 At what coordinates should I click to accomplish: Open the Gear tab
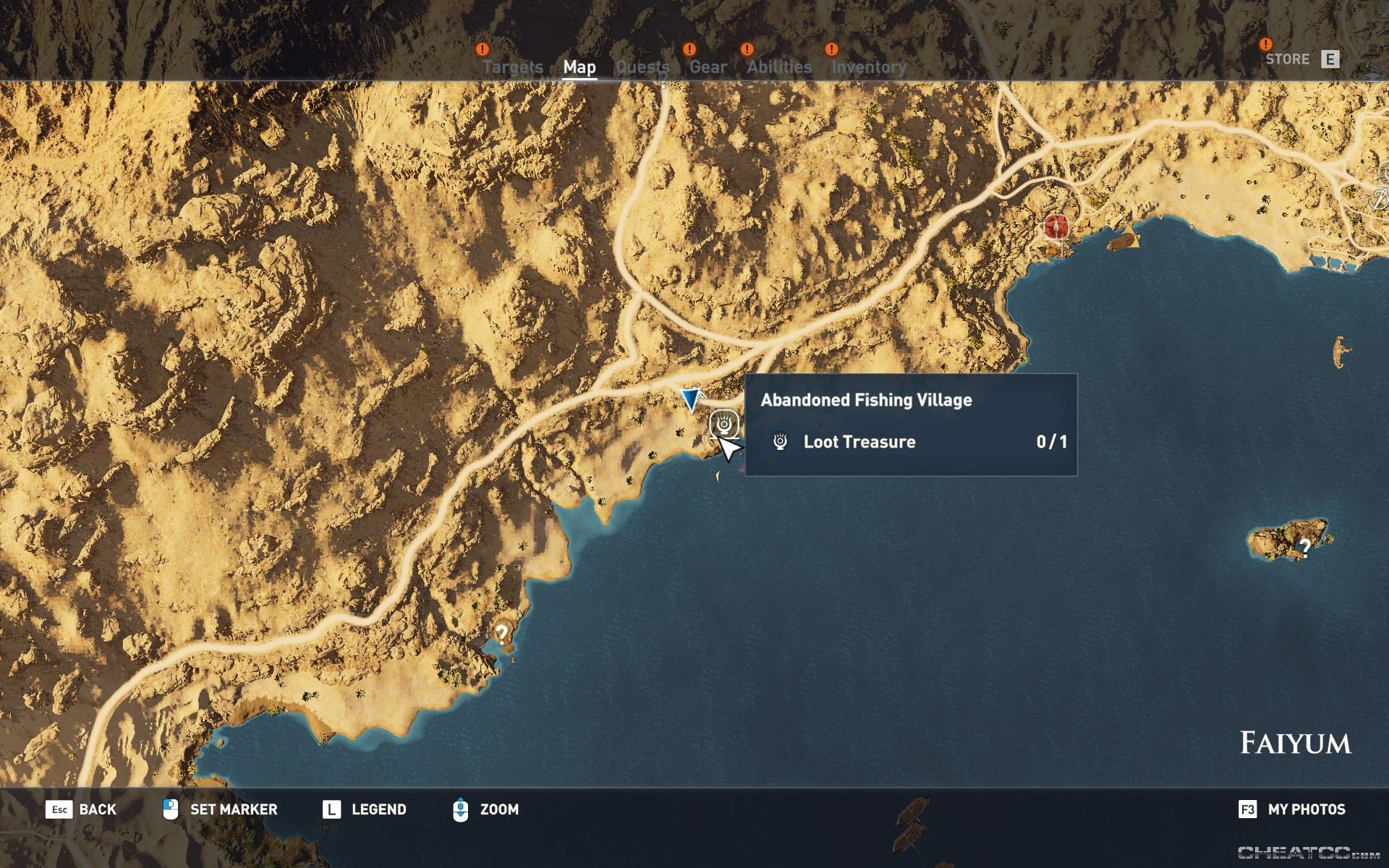[x=707, y=67]
